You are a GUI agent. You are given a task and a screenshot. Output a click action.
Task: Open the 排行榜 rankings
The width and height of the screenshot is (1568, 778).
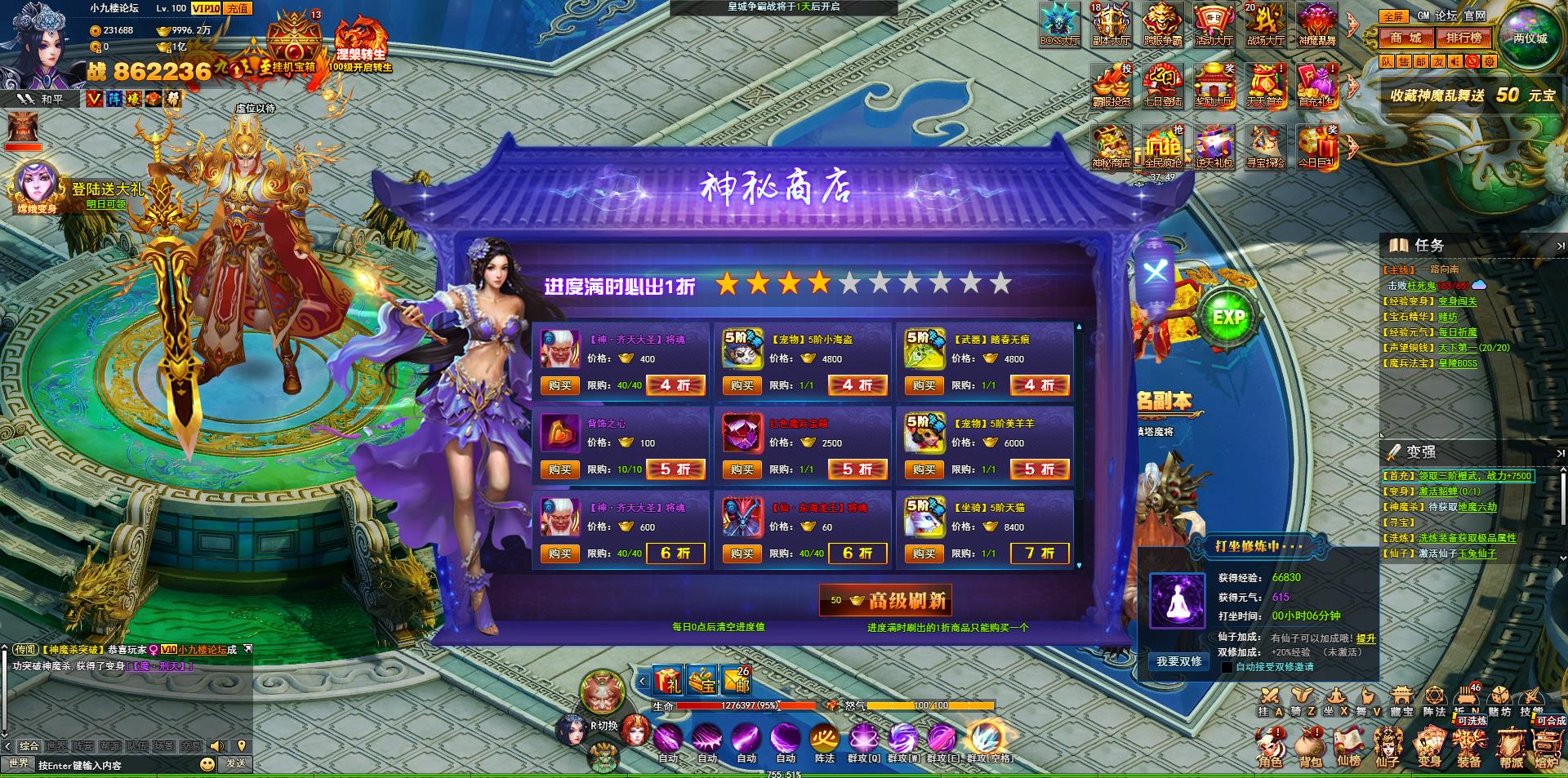(x=1463, y=38)
